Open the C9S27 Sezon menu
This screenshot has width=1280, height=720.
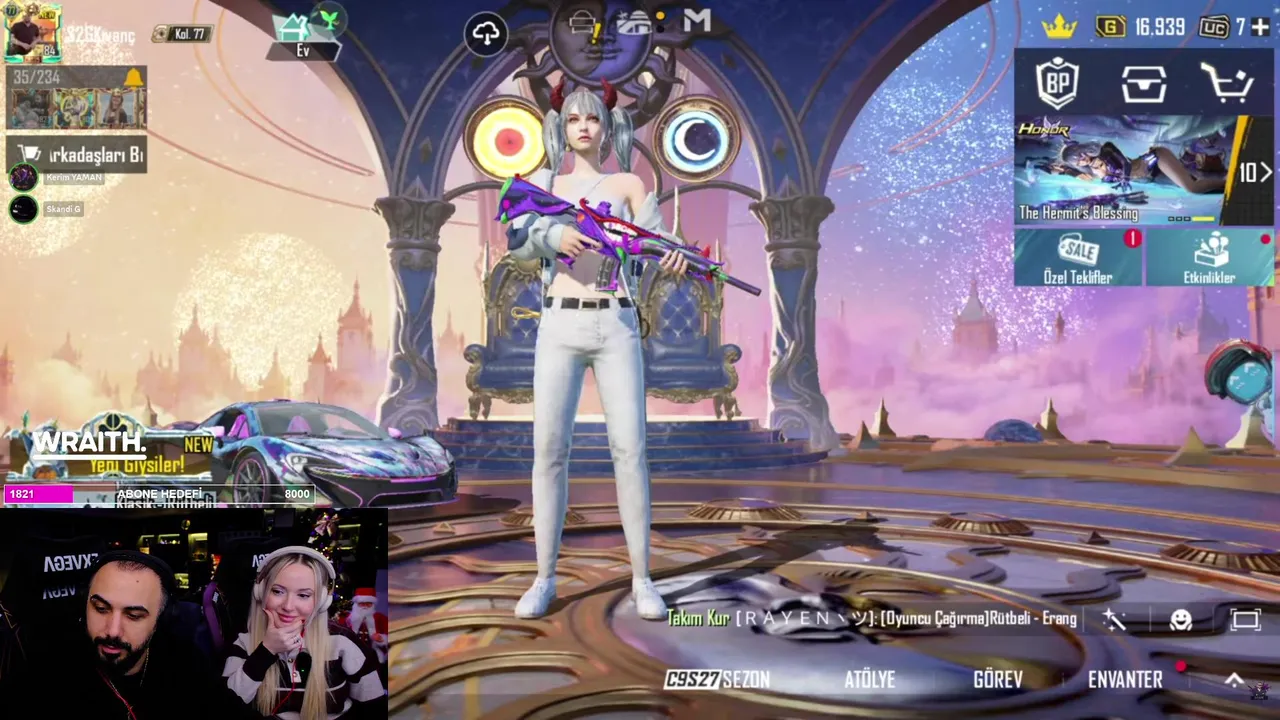click(717, 680)
